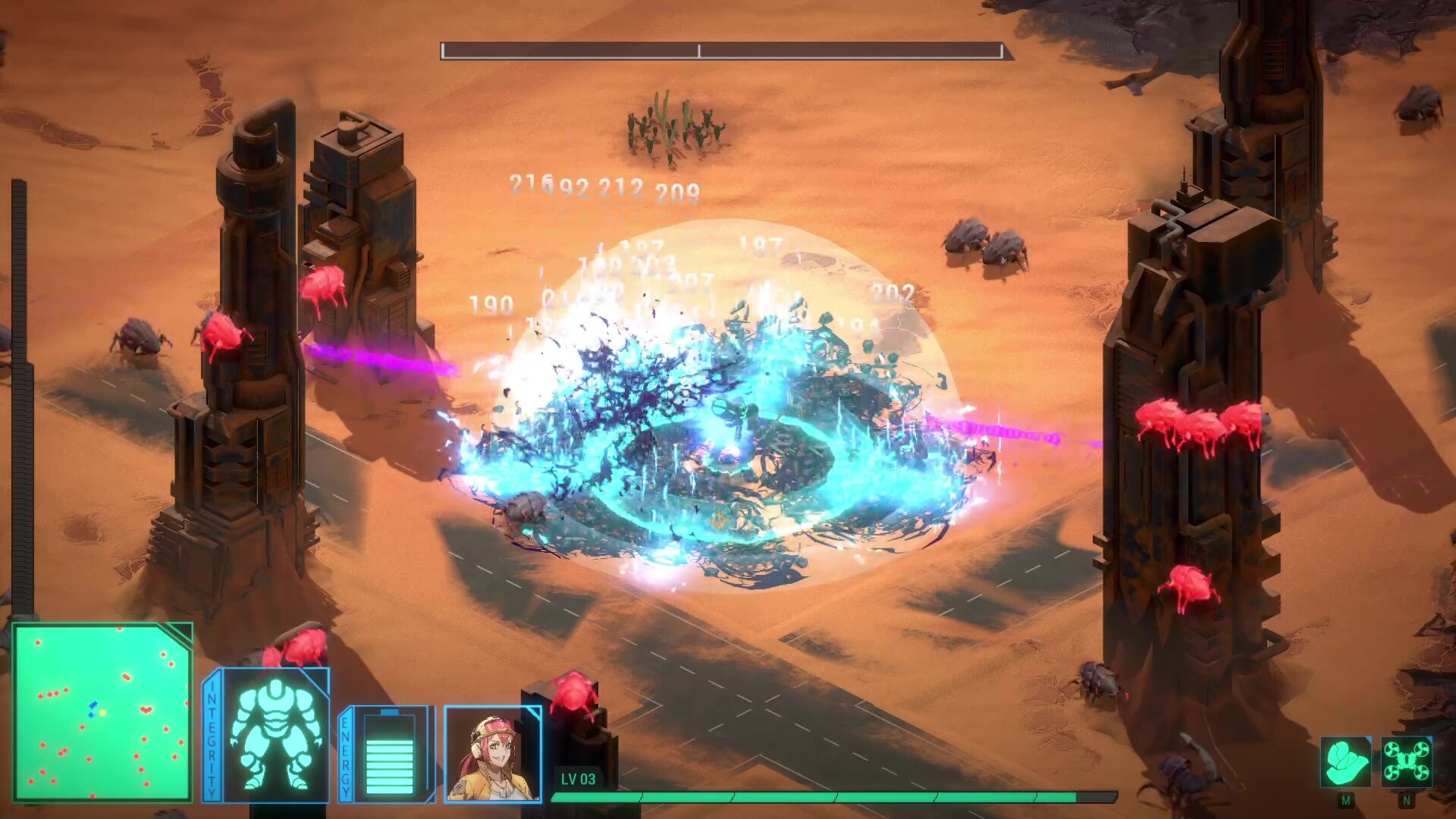Click the yellow objective dot on the minimap
1456x819 pixels.
click(102, 713)
